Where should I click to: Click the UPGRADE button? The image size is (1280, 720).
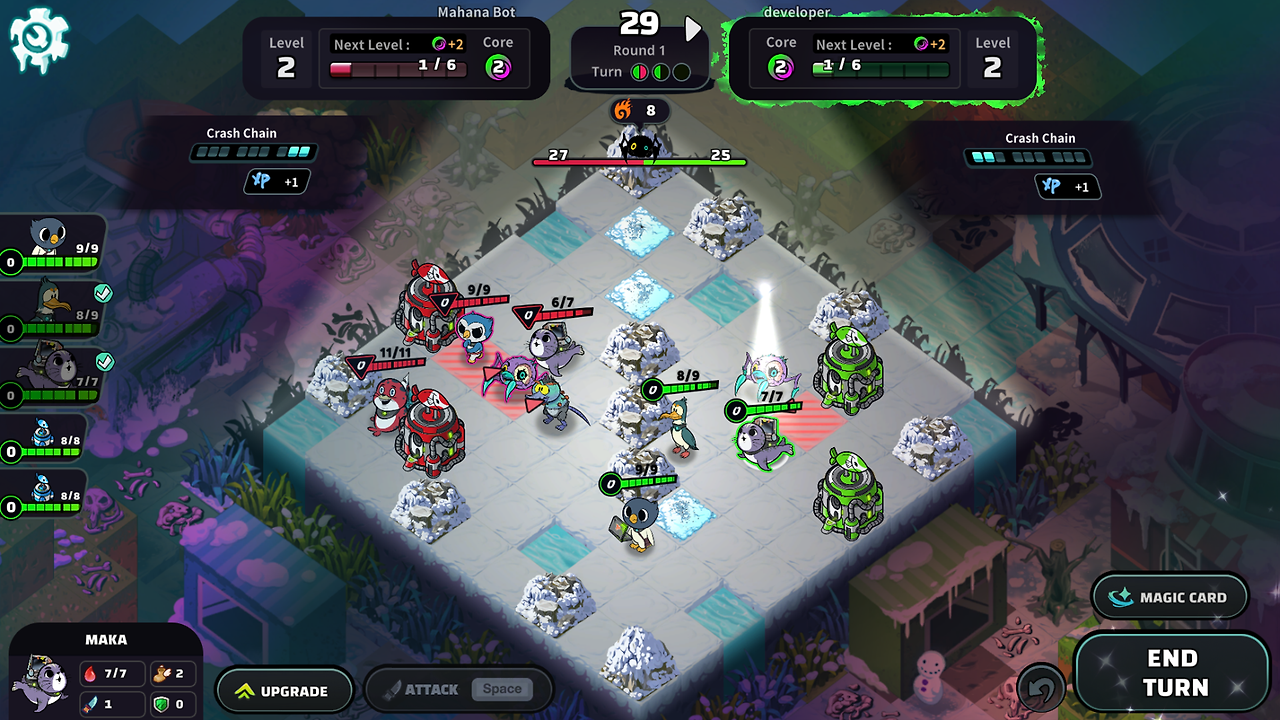click(285, 690)
